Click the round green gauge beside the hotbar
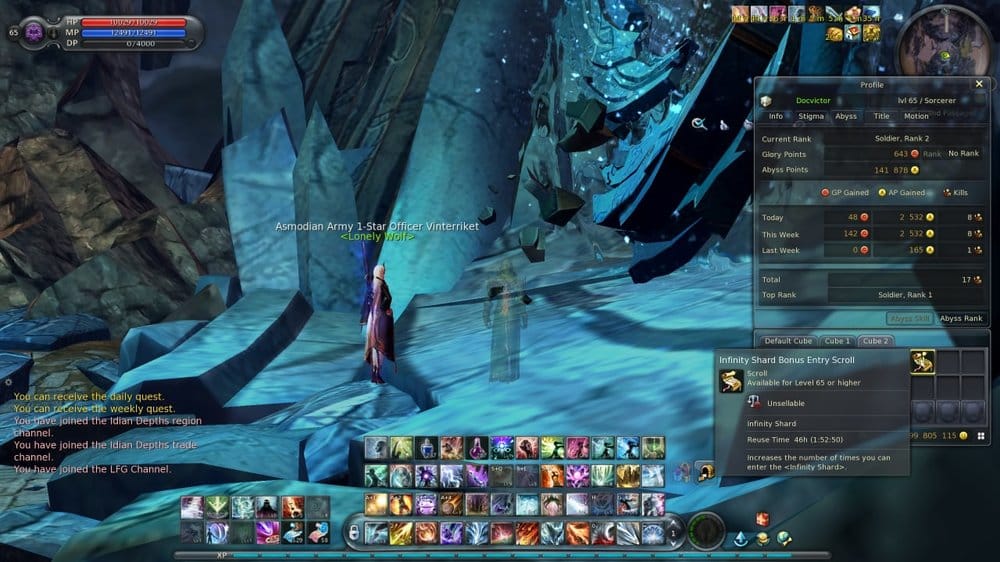 [707, 530]
